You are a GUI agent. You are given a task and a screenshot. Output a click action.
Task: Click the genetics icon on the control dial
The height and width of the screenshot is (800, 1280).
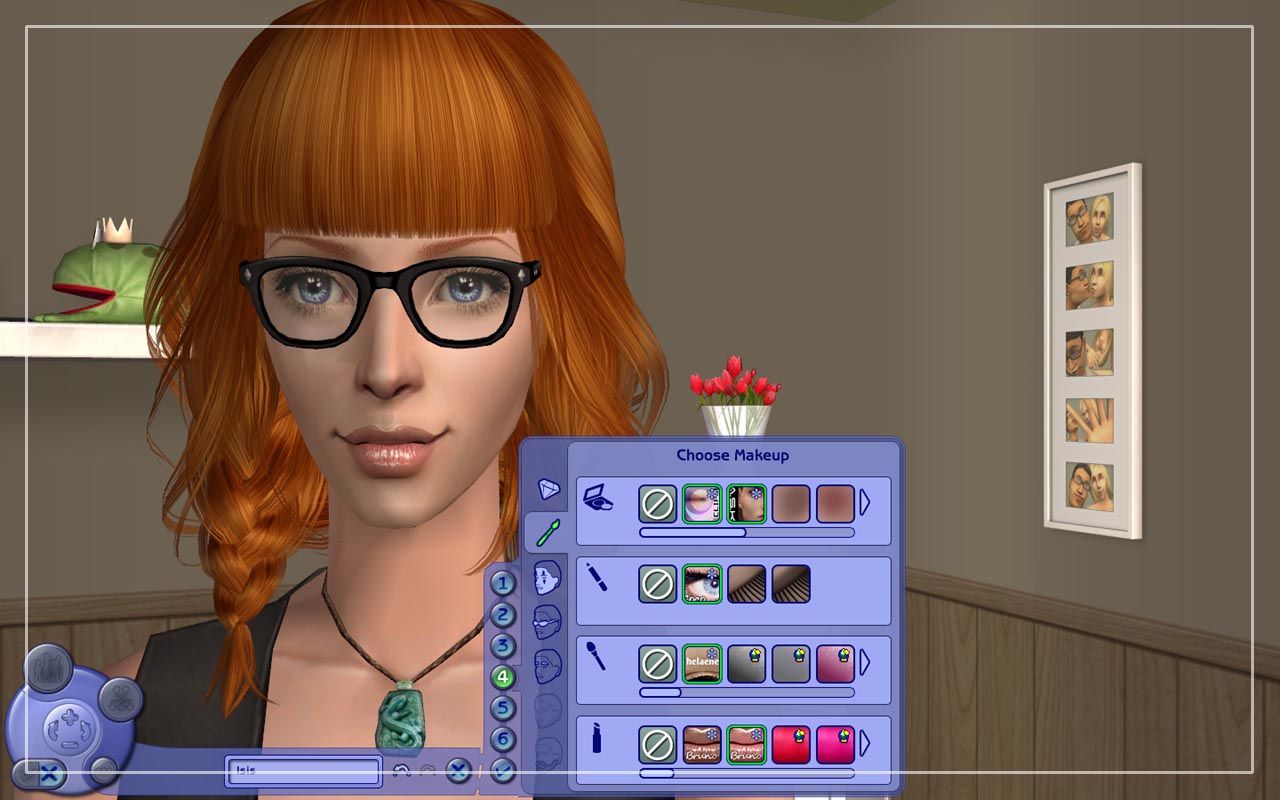(121, 699)
